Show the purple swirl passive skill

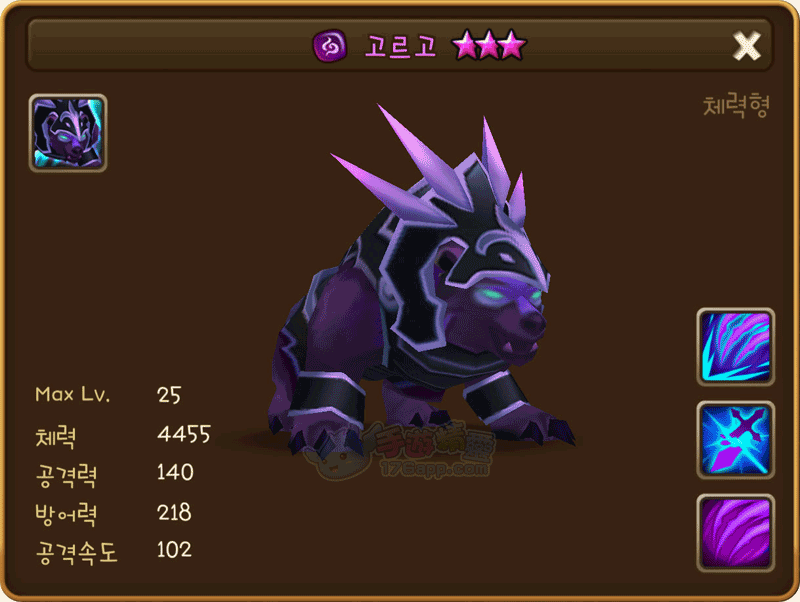(735, 532)
